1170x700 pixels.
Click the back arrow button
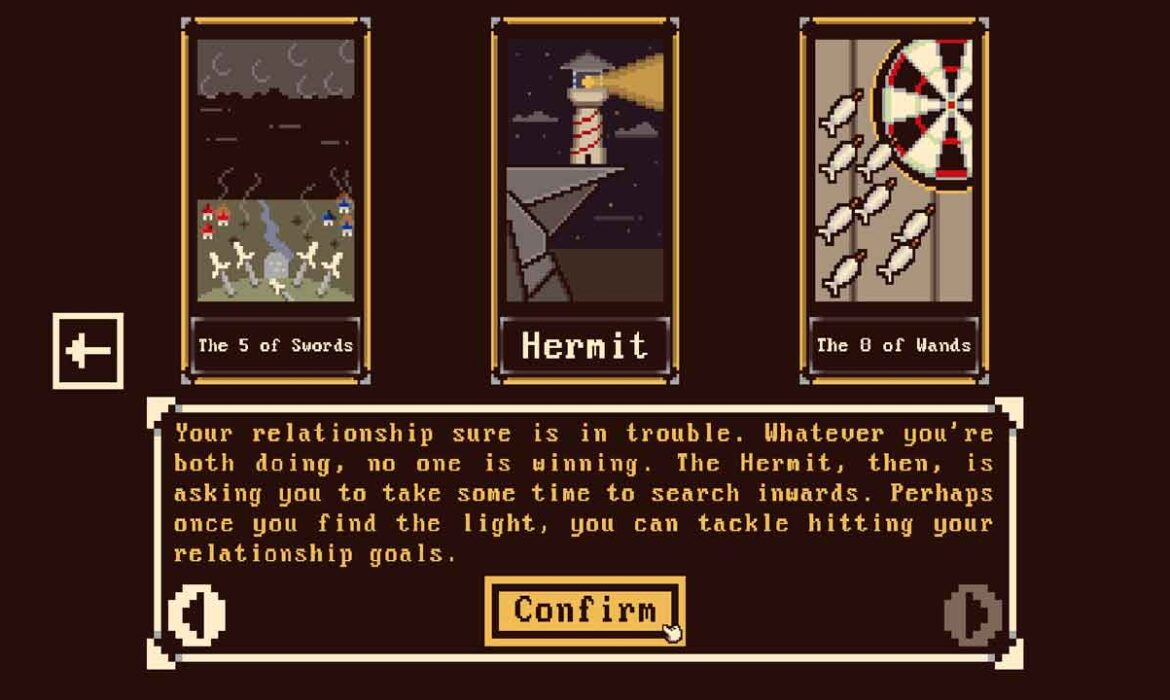(88, 351)
